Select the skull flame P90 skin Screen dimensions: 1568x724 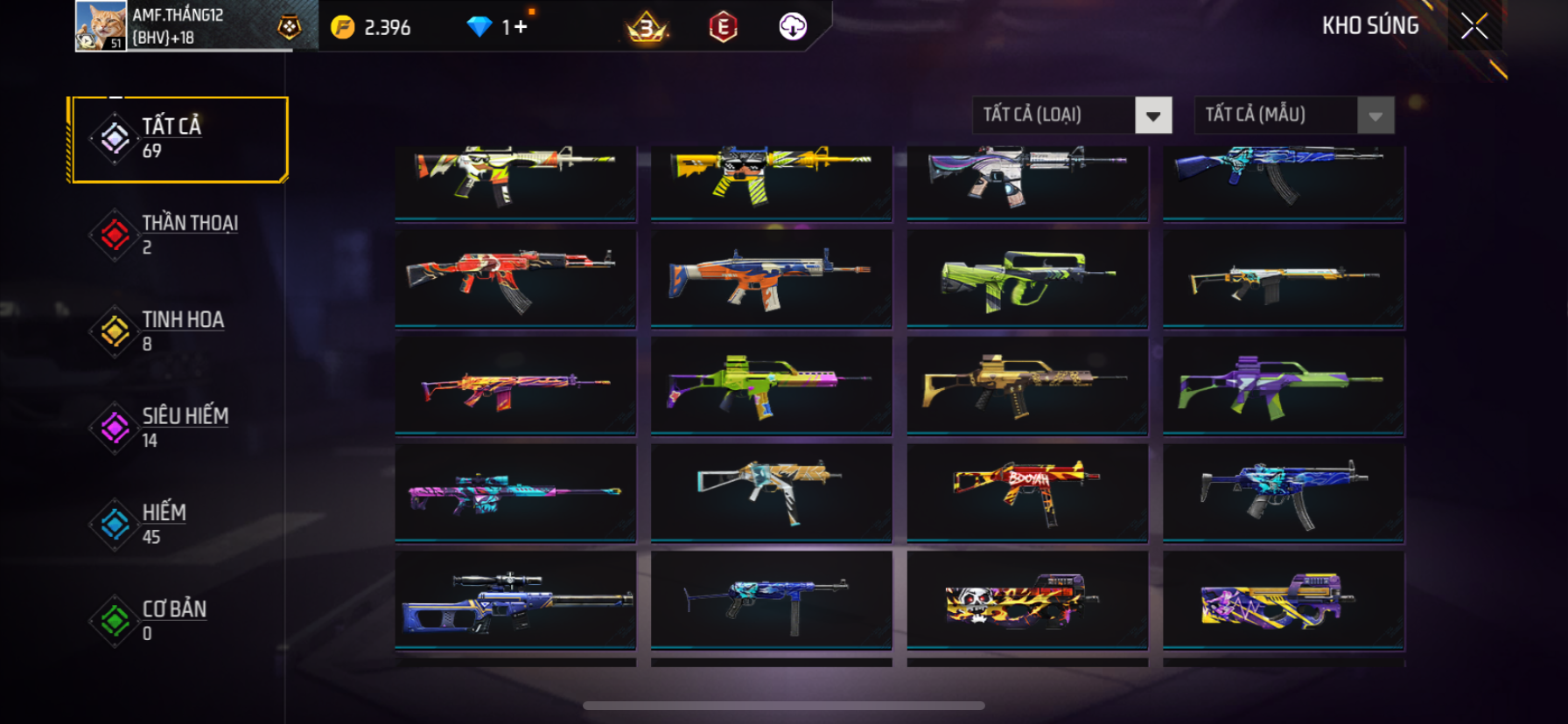click(1027, 600)
